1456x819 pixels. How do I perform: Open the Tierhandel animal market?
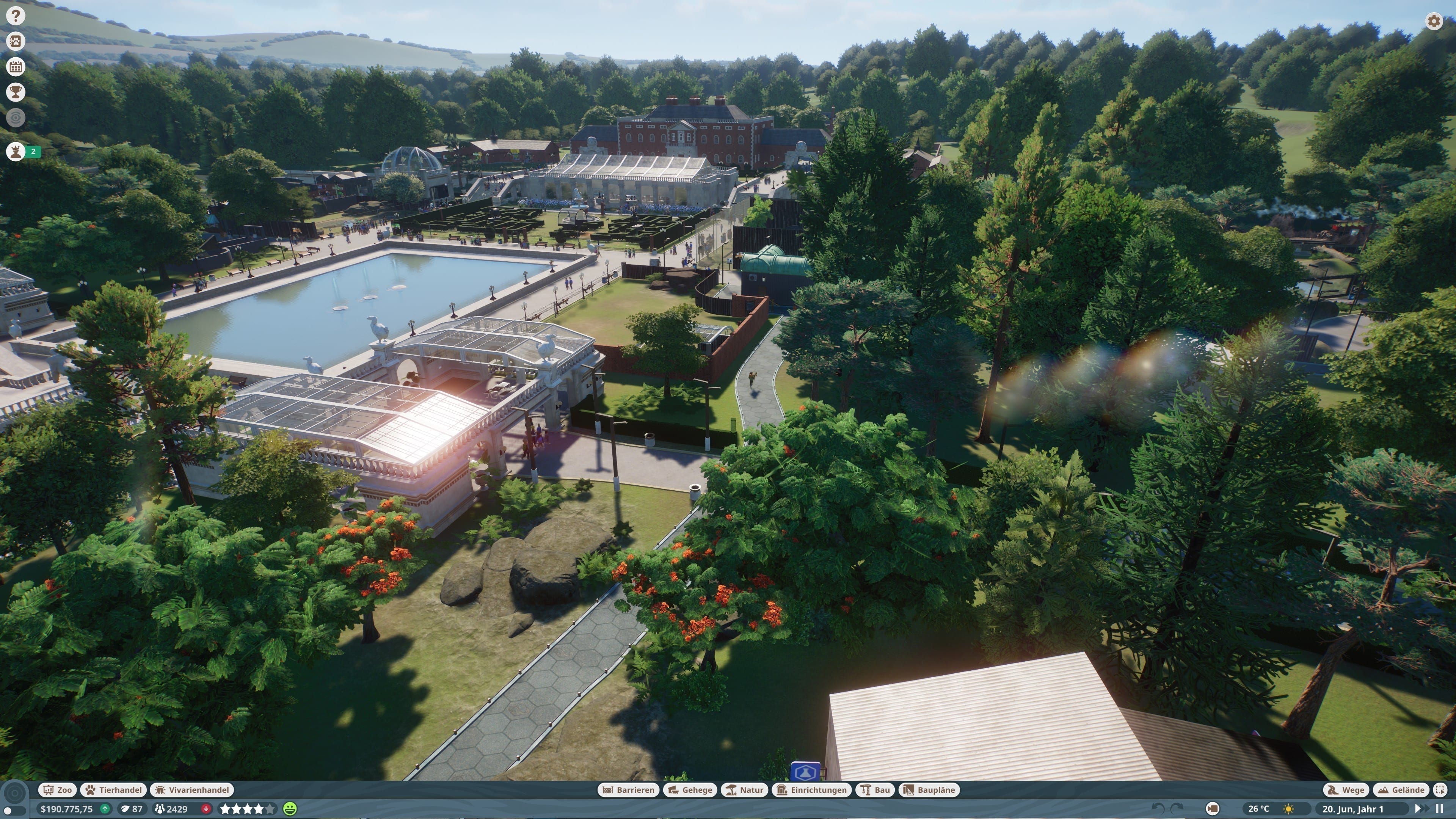coord(114,789)
